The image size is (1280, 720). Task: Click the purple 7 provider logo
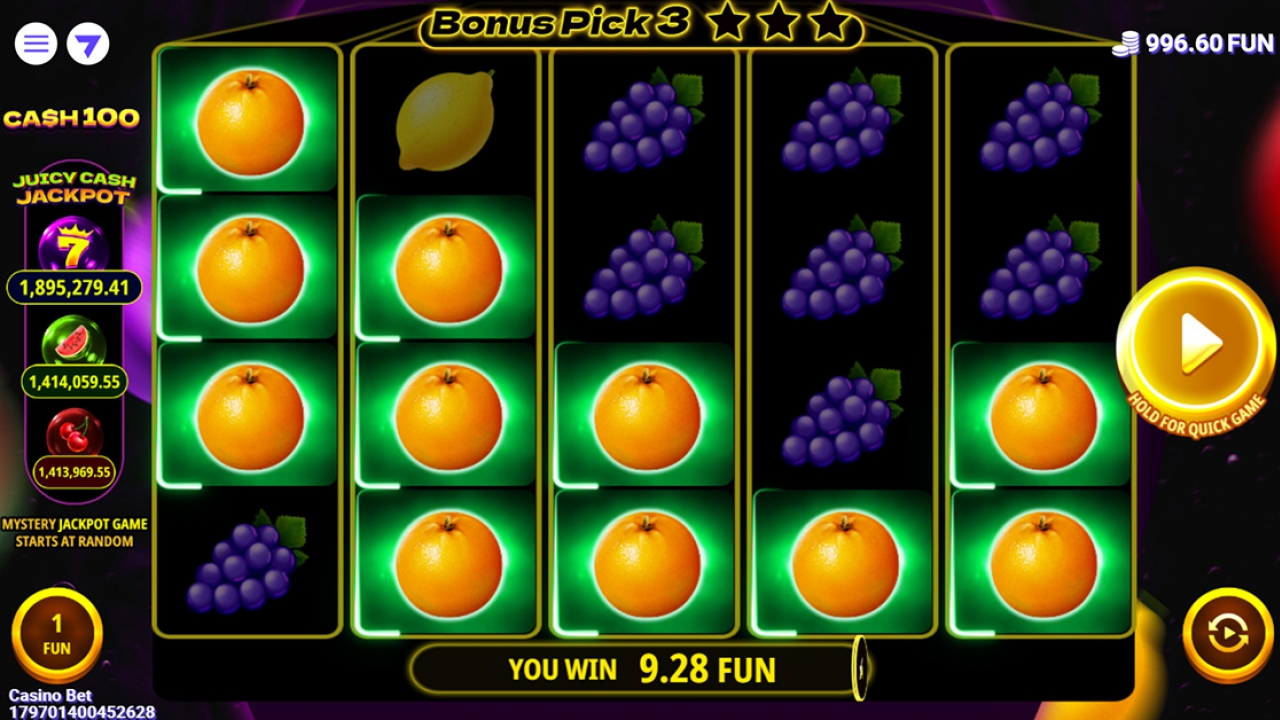click(x=86, y=44)
